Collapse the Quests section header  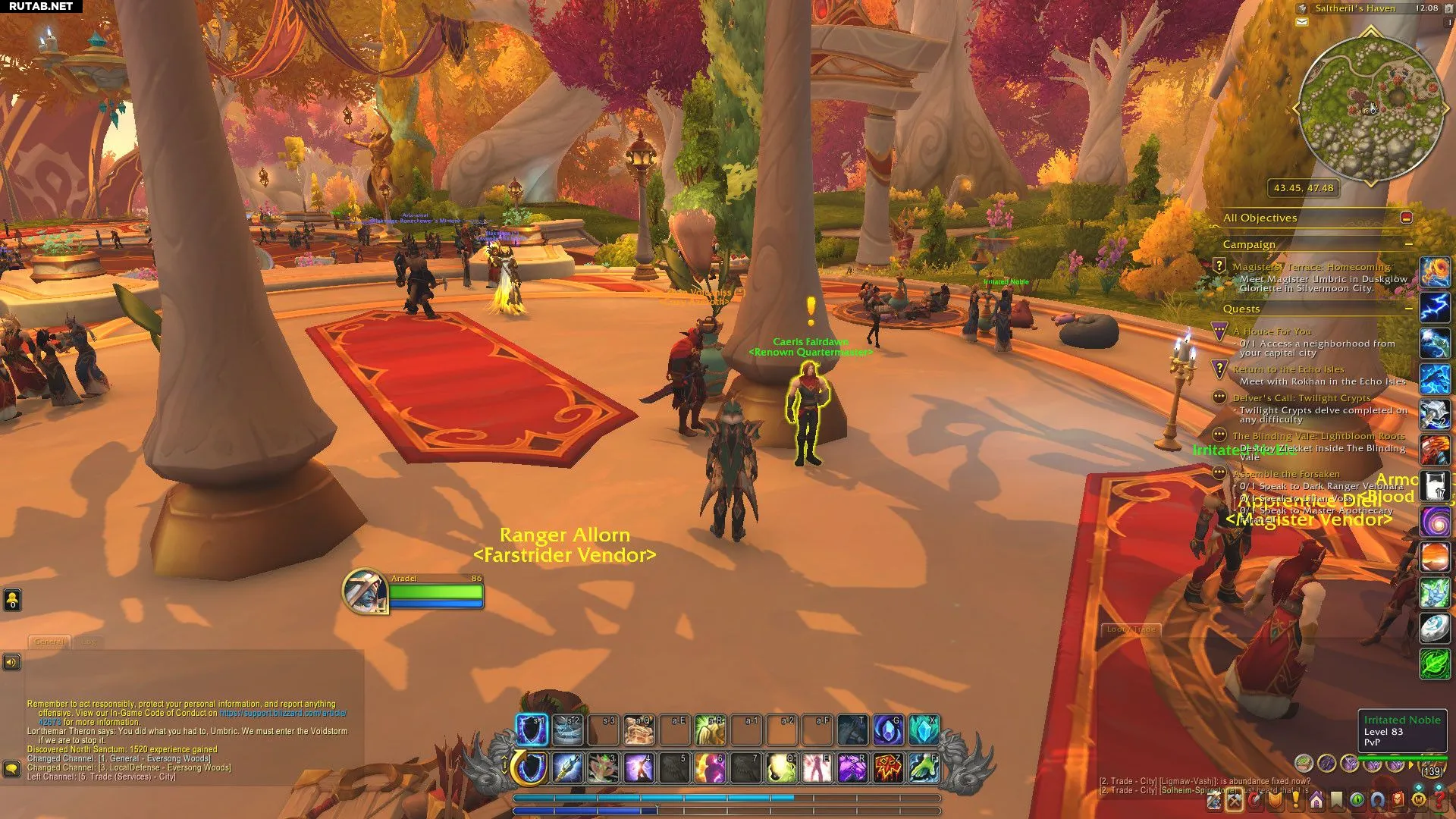(x=1408, y=309)
